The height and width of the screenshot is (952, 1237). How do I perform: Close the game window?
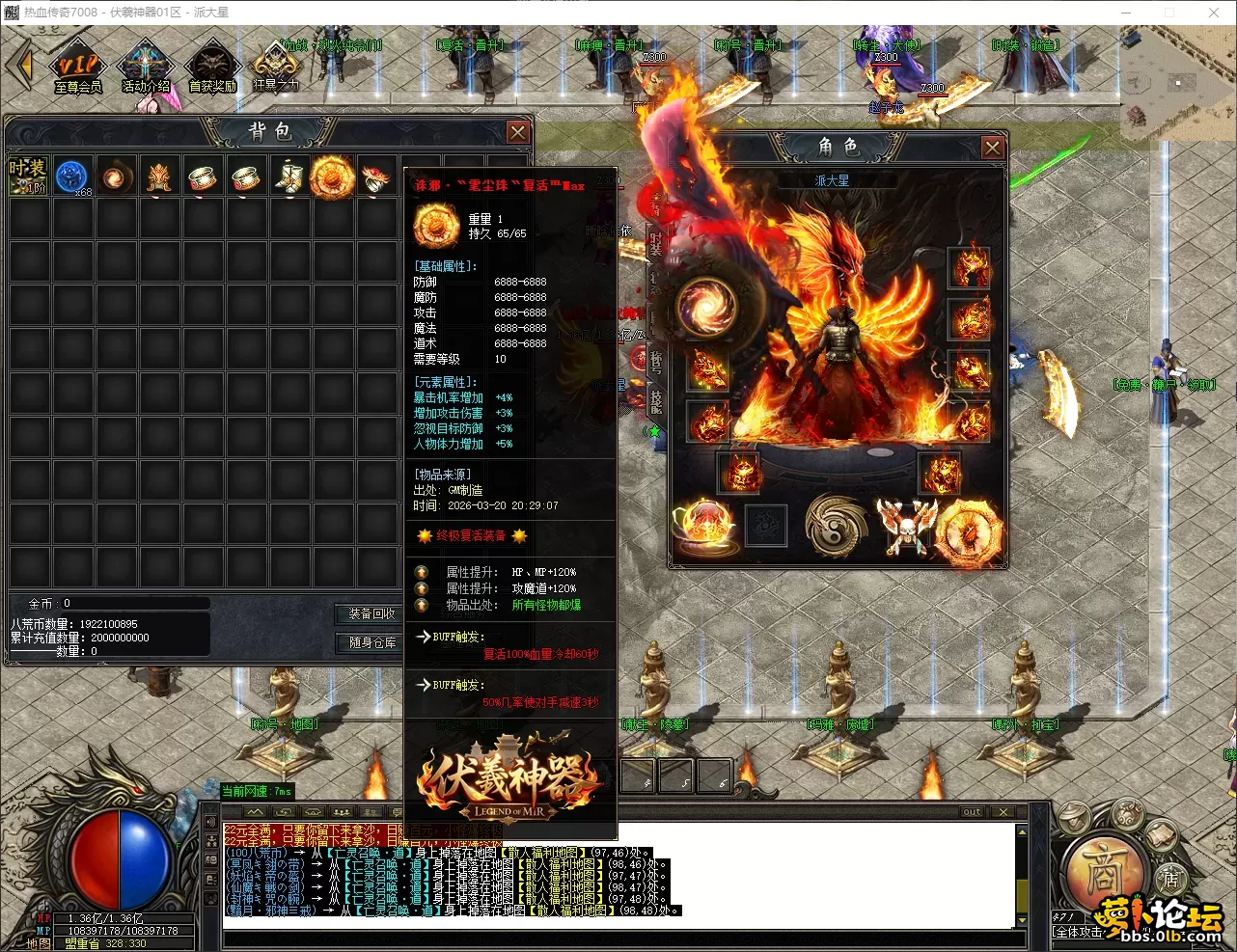coord(1214,13)
